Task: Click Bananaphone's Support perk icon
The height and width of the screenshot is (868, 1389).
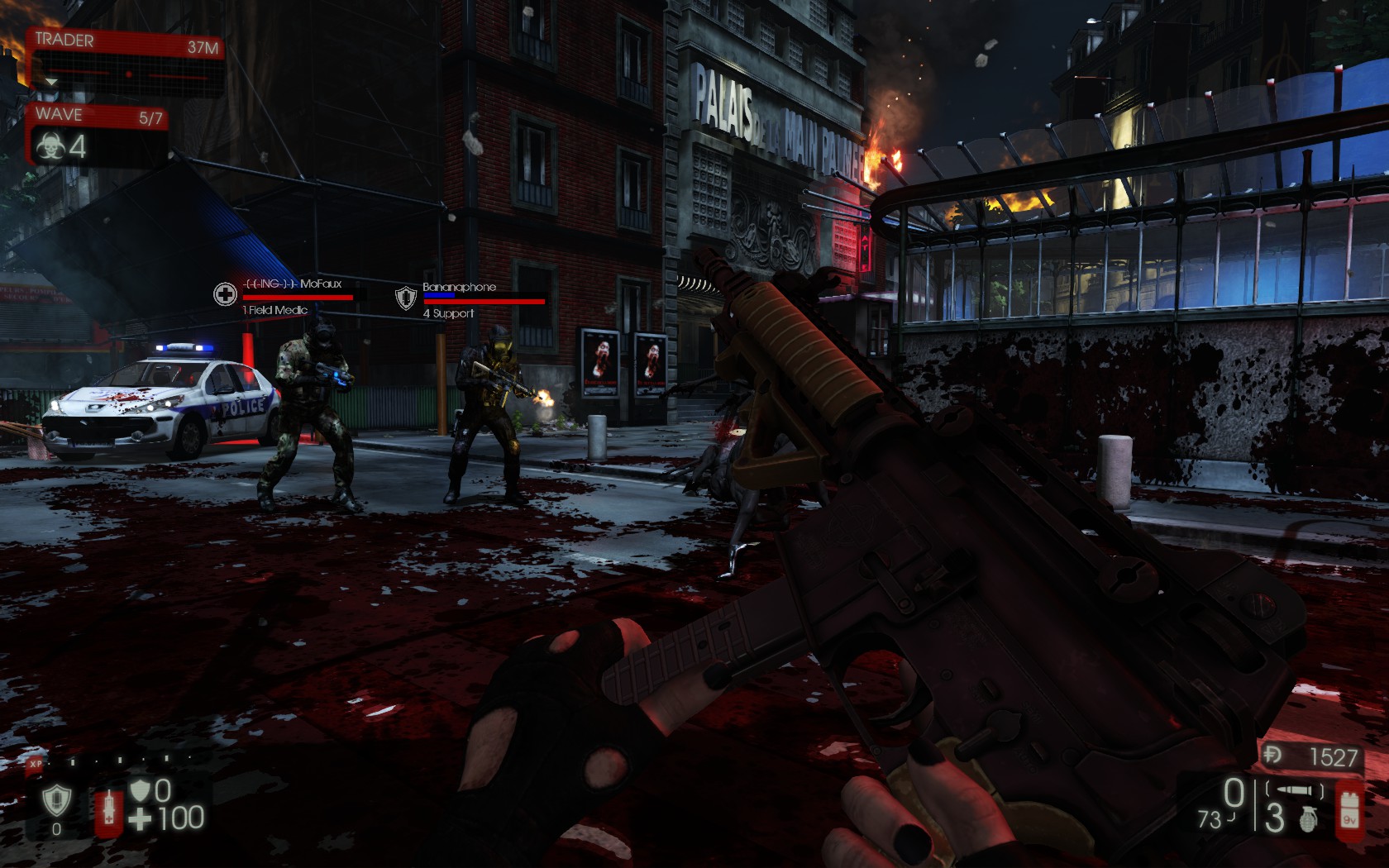Action: pos(405,298)
